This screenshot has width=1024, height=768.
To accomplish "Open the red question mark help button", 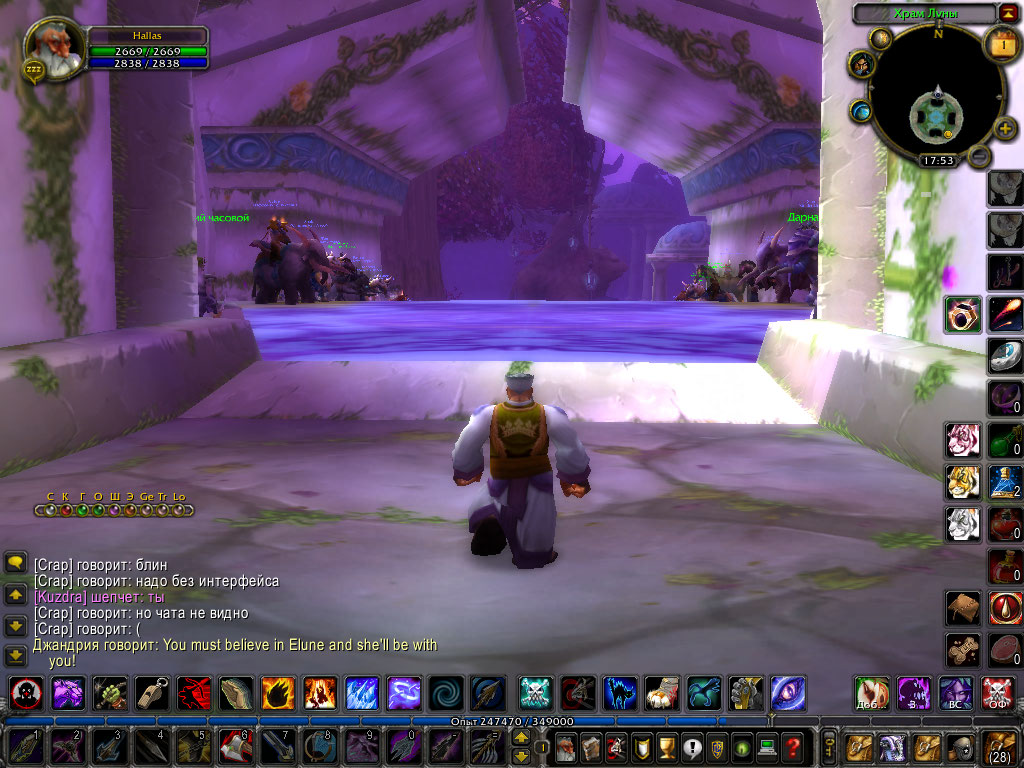I will (793, 746).
